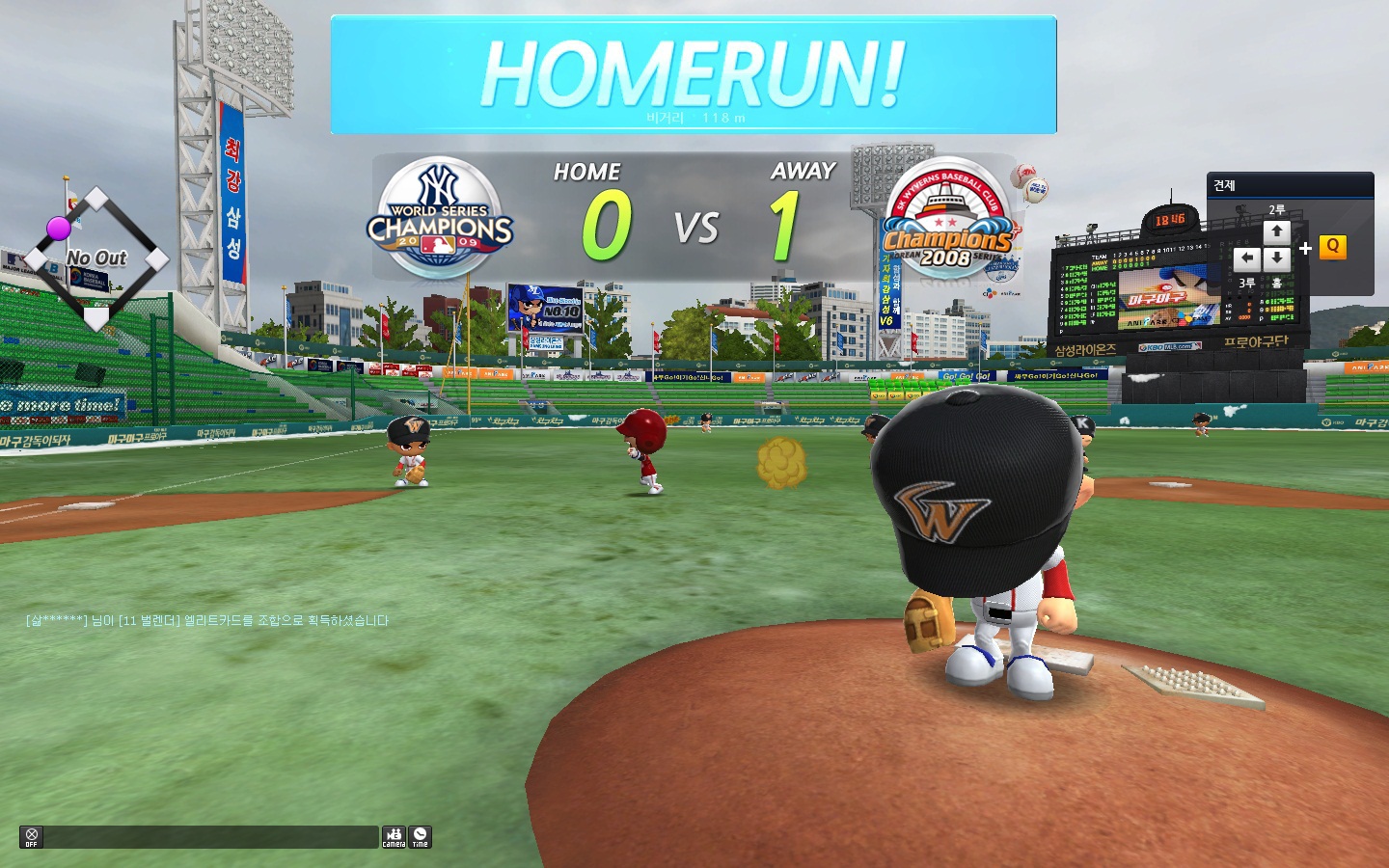This screenshot has height=868, width=1389.
Task: Select the Time clock button
Action: 420,837
